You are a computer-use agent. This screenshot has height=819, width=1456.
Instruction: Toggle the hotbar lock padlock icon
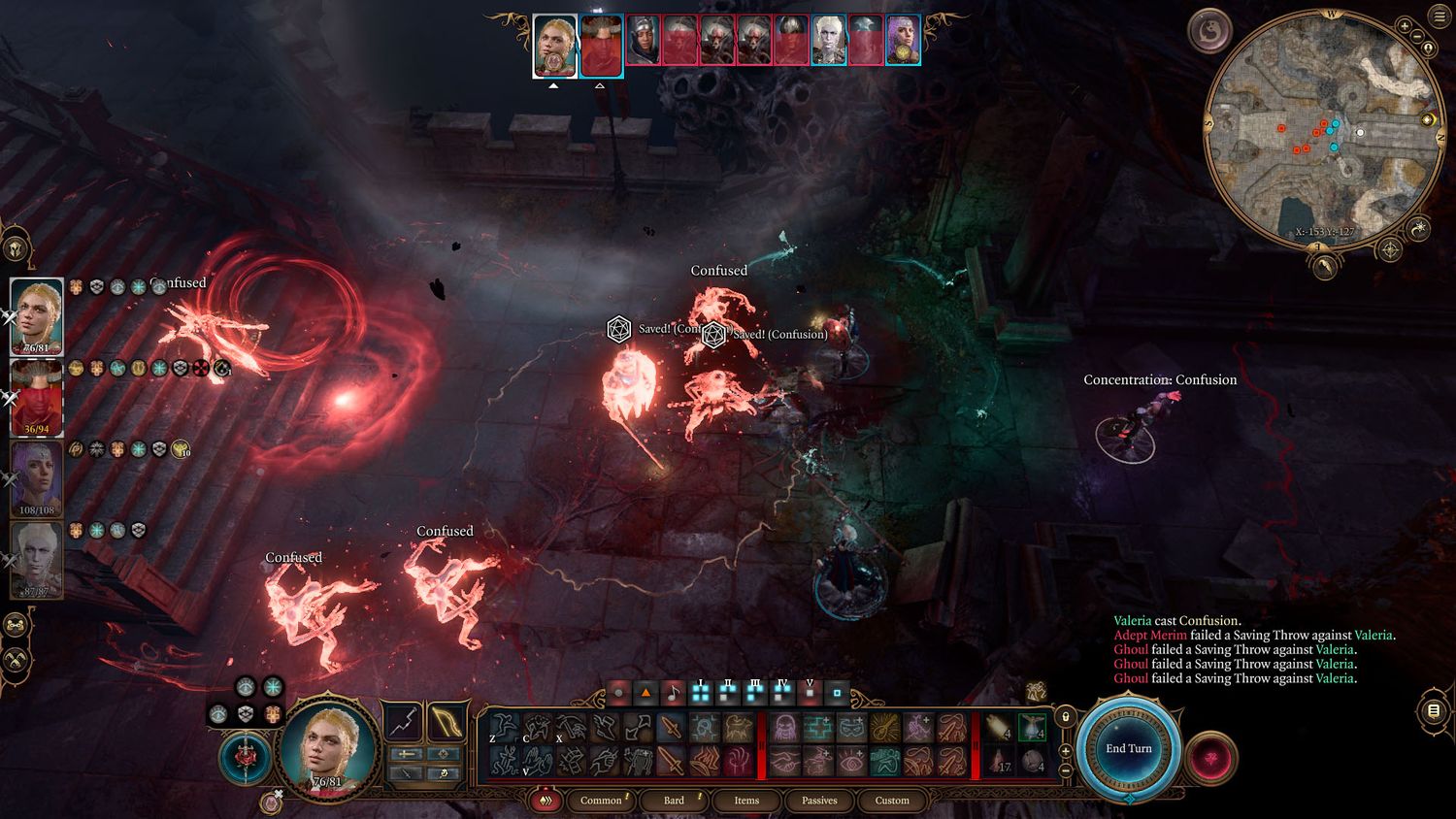click(1066, 717)
